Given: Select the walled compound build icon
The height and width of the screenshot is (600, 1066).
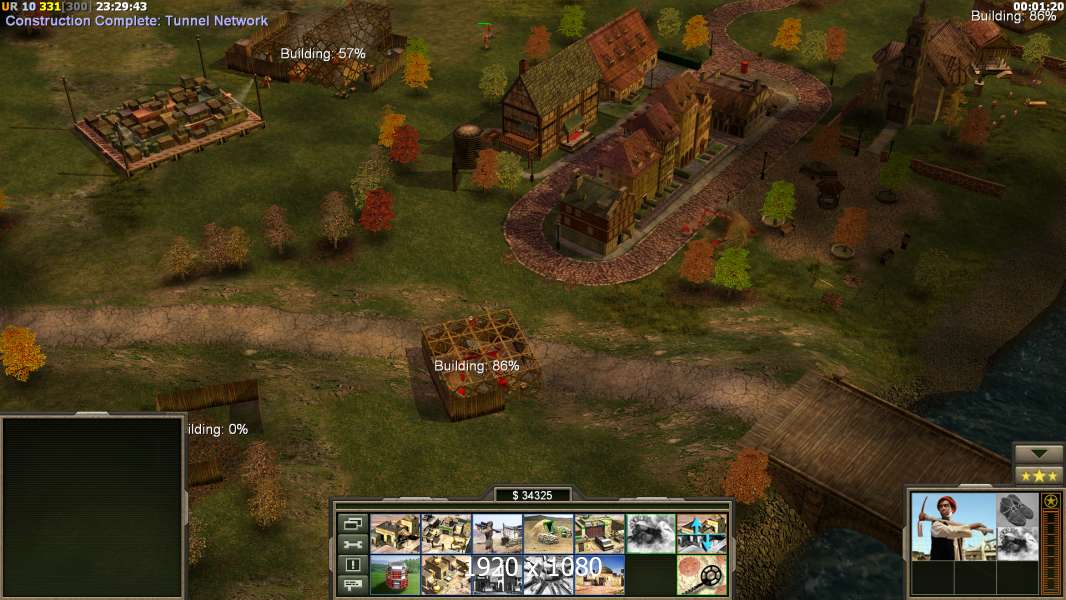Looking at the screenshot, I should pos(446,533).
